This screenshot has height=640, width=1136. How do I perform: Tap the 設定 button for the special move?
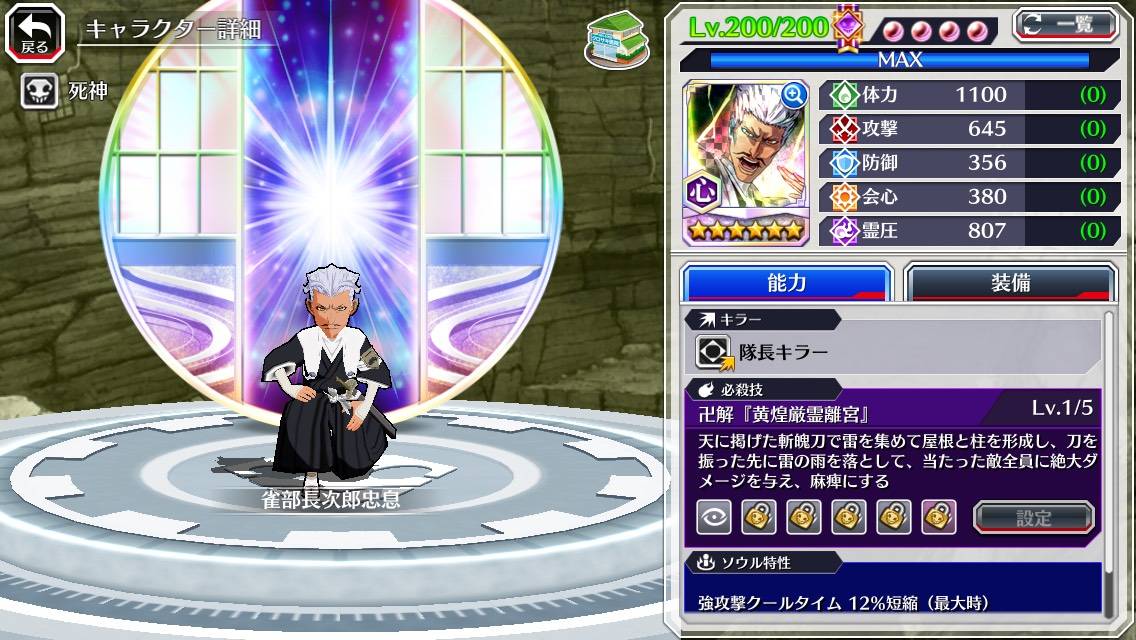tap(1034, 517)
